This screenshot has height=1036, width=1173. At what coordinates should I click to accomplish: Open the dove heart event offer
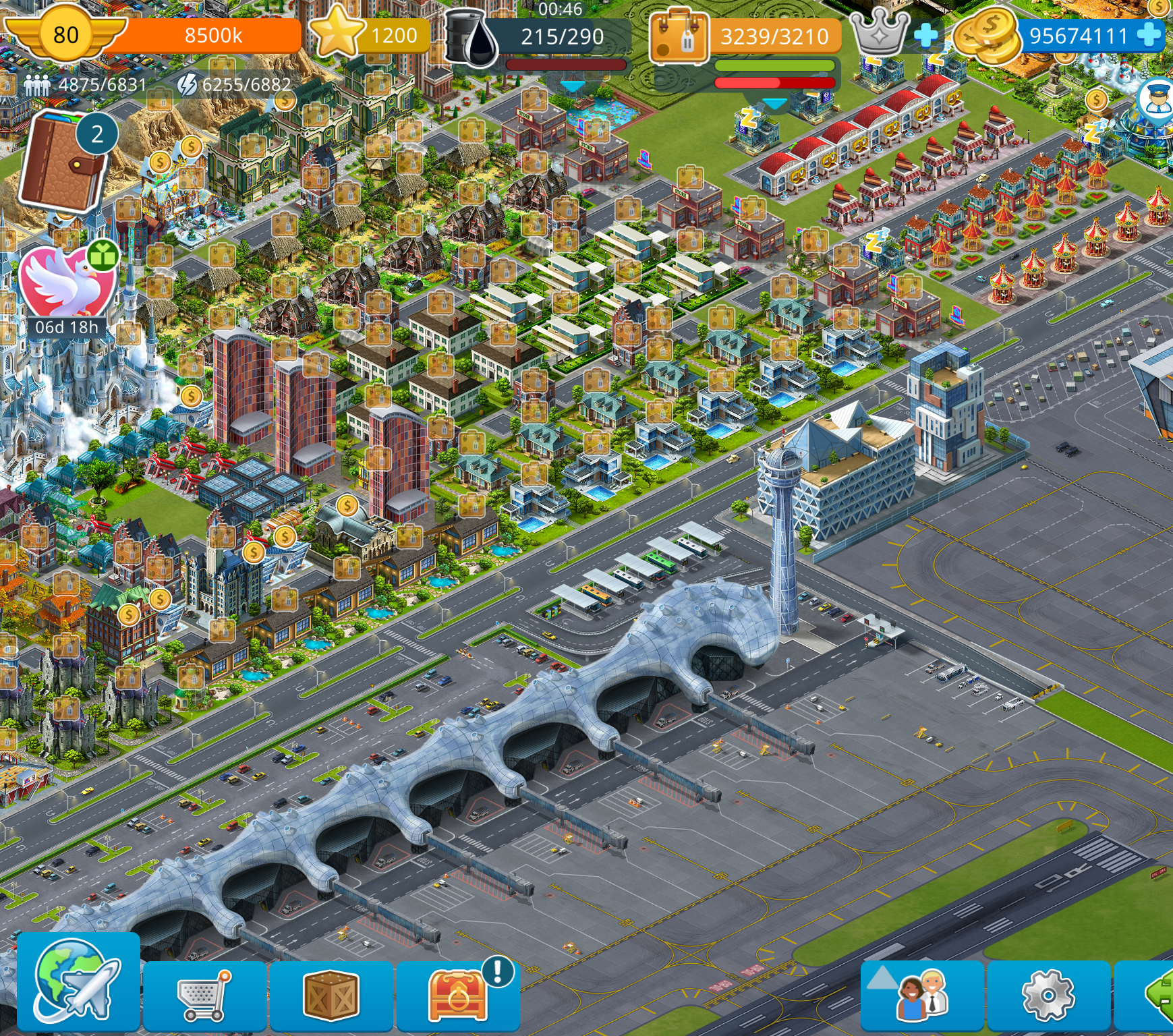point(65,283)
